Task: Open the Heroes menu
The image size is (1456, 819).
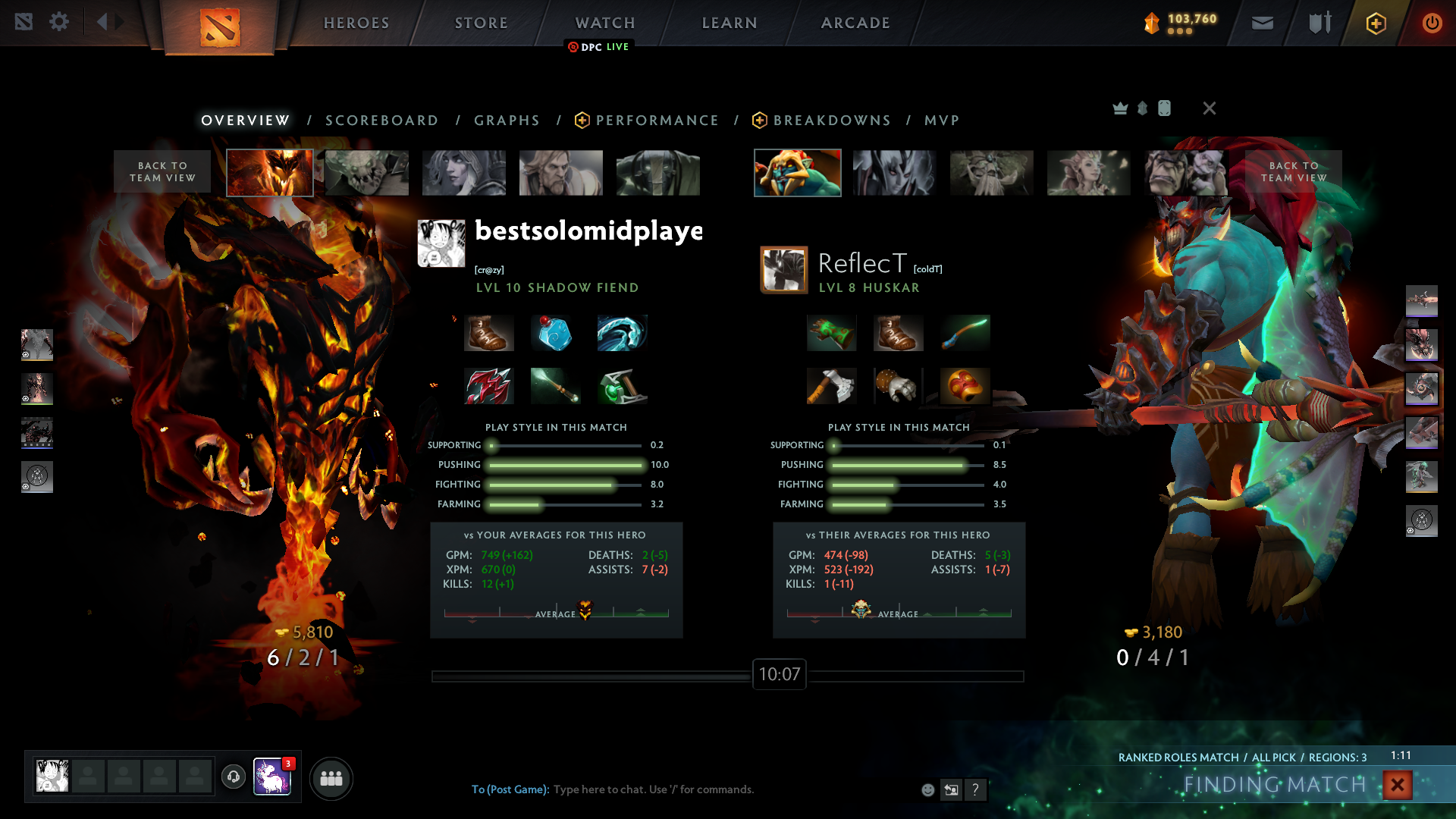Action: [x=356, y=23]
